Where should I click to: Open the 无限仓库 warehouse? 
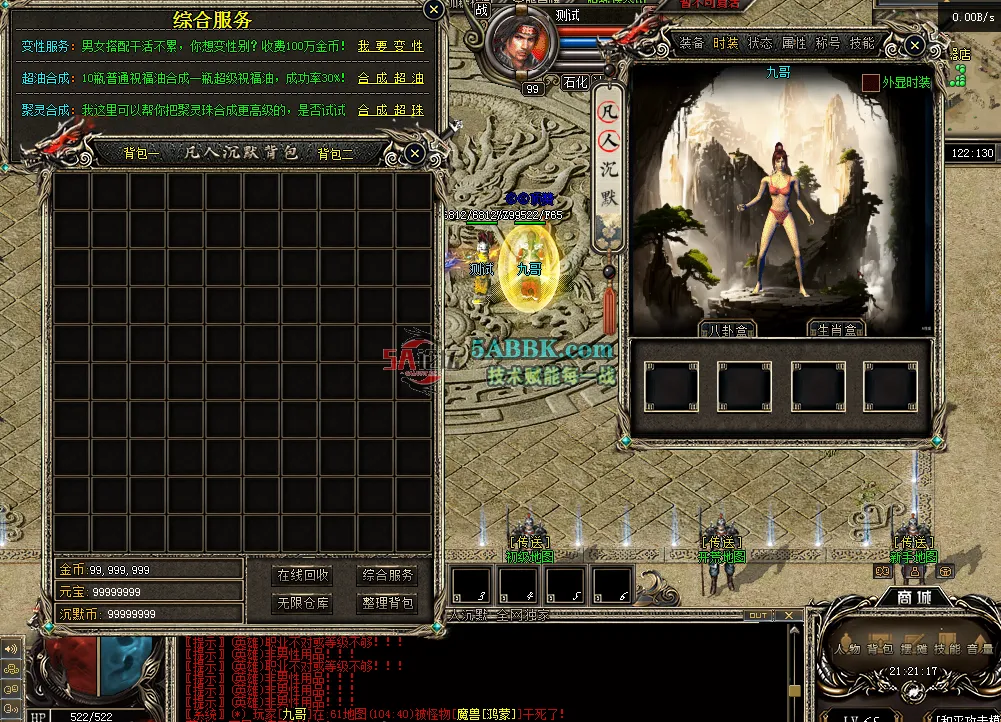[303, 604]
